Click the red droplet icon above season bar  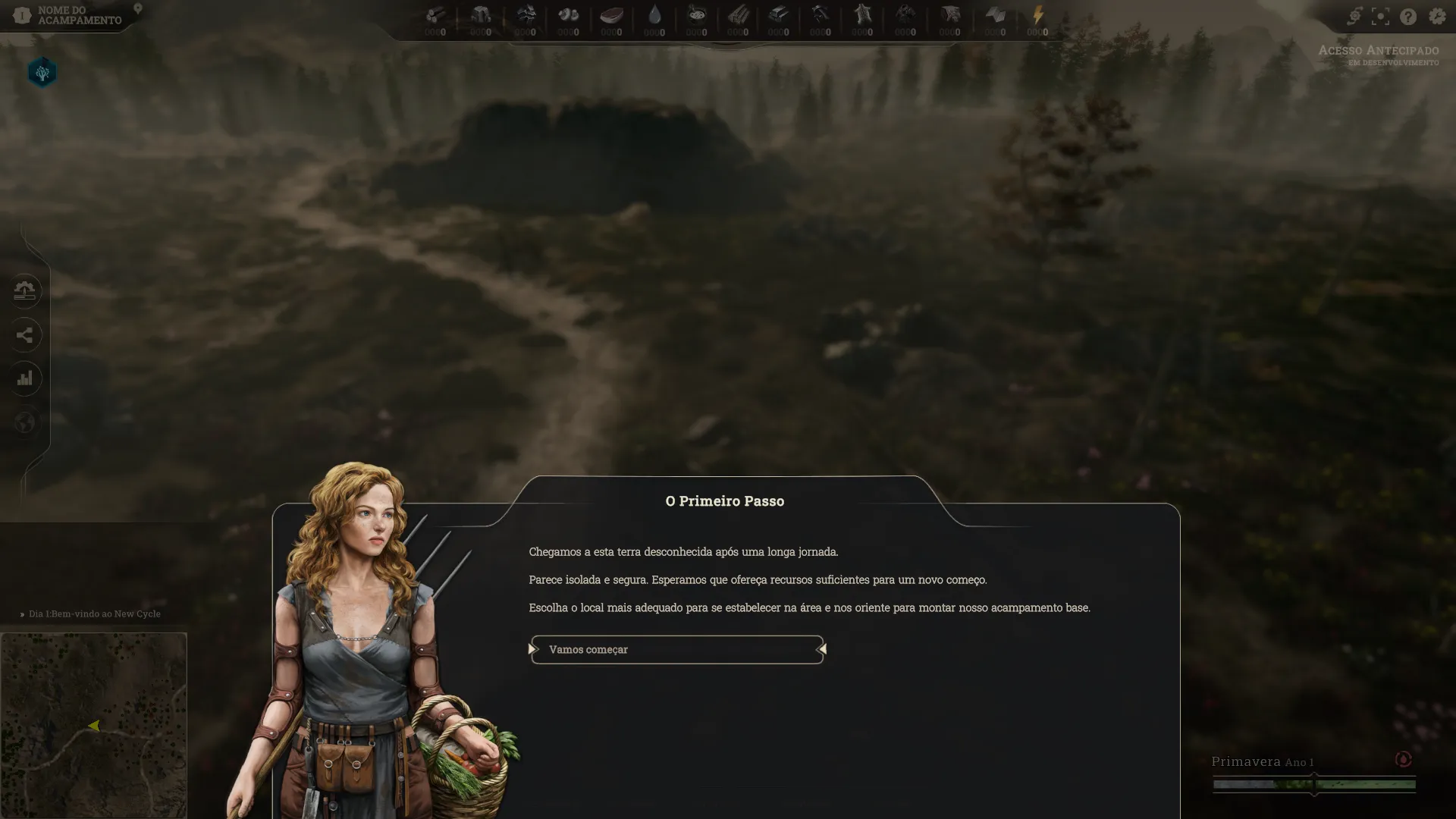tap(1403, 759)
